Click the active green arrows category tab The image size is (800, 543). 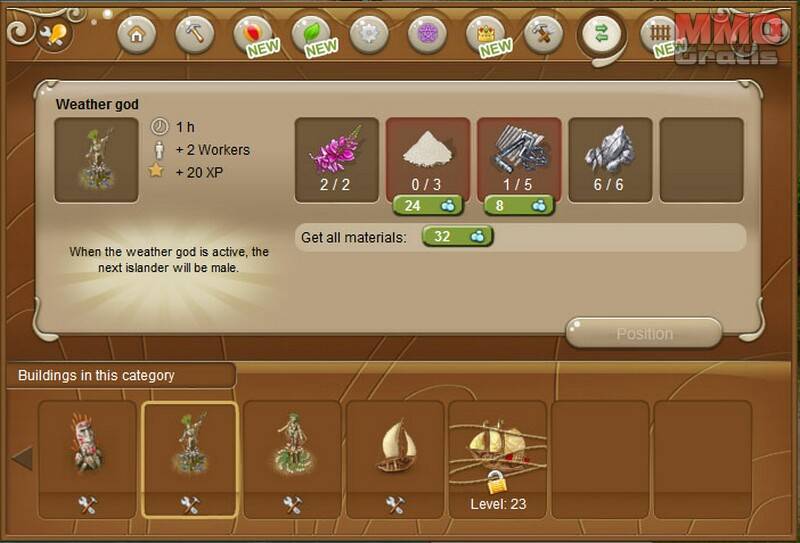point(602,34)
